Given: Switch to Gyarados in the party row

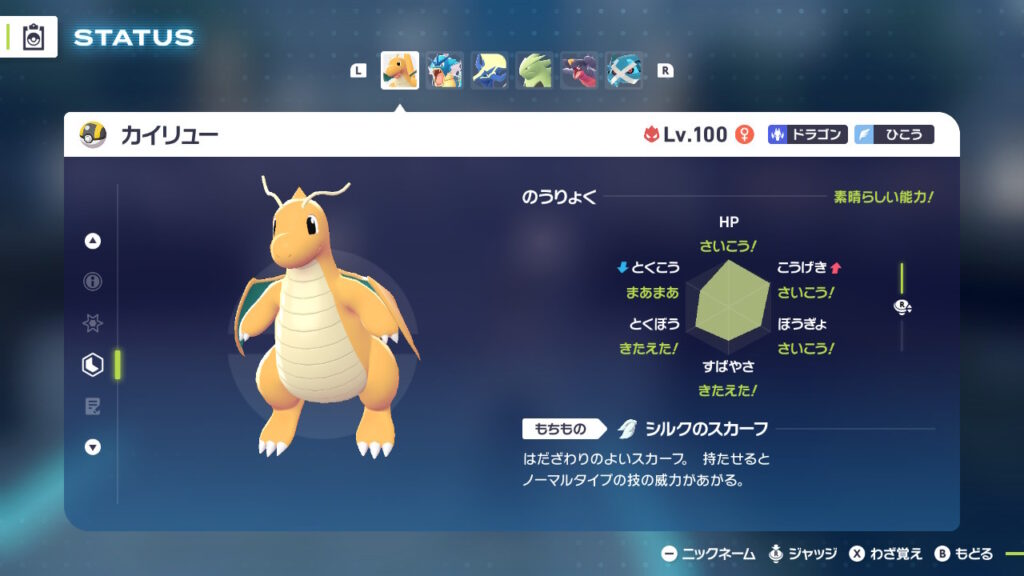Looking at the screenshot, I should click(444, 71).
